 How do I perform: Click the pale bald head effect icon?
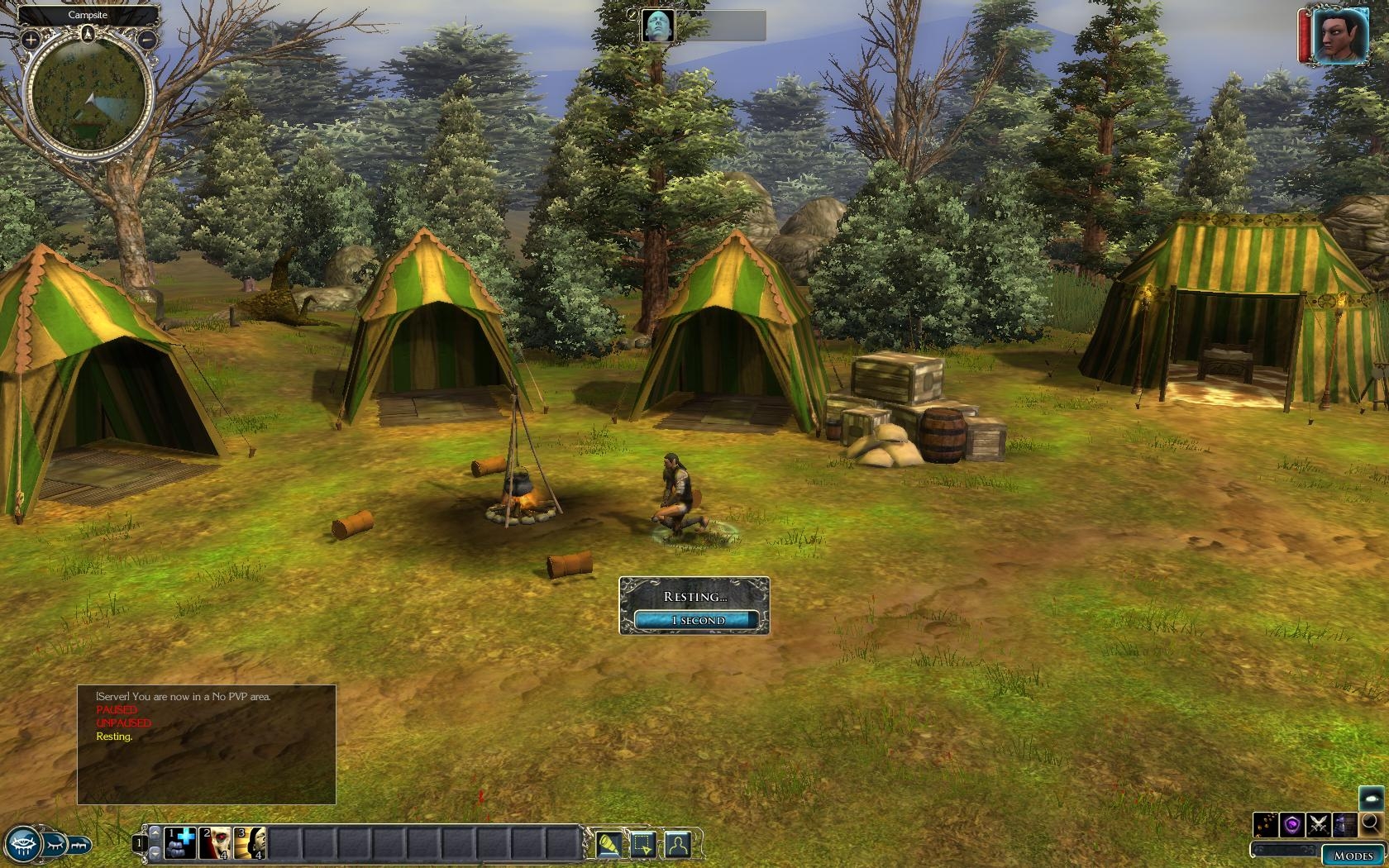pyautogui.click(x=657, y=26)
